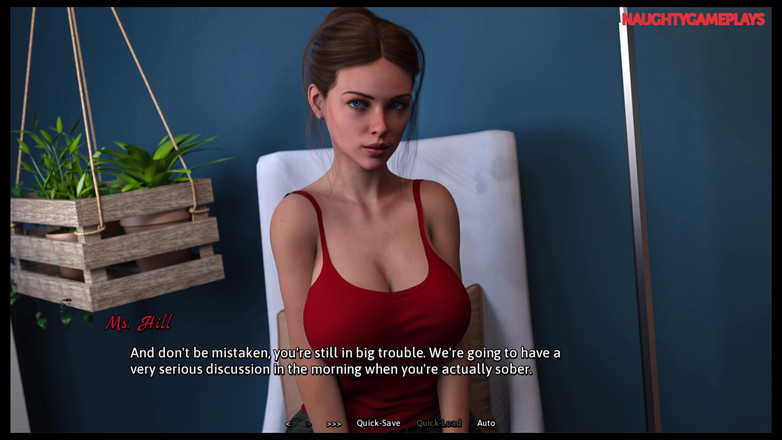
Task: Choose Quick-Load
Action: click(x=439, y=423)
